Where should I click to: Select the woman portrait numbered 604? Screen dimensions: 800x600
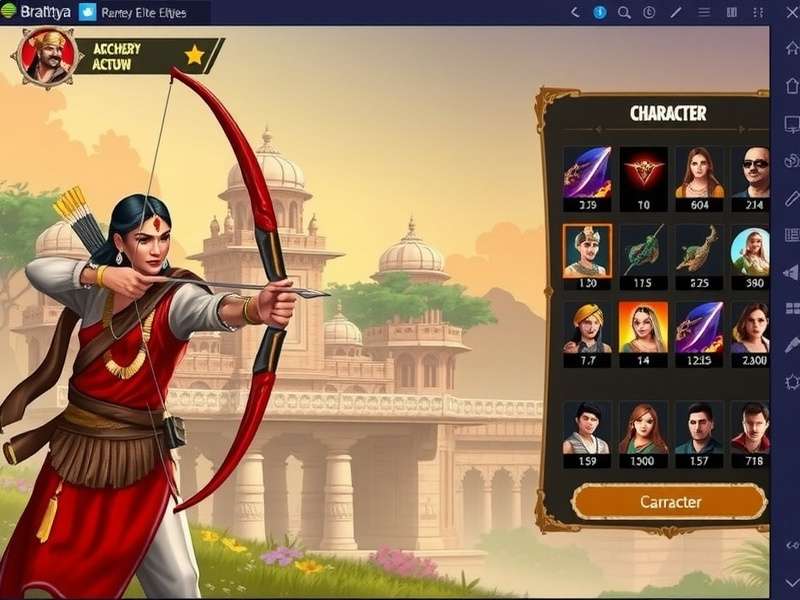699,173
